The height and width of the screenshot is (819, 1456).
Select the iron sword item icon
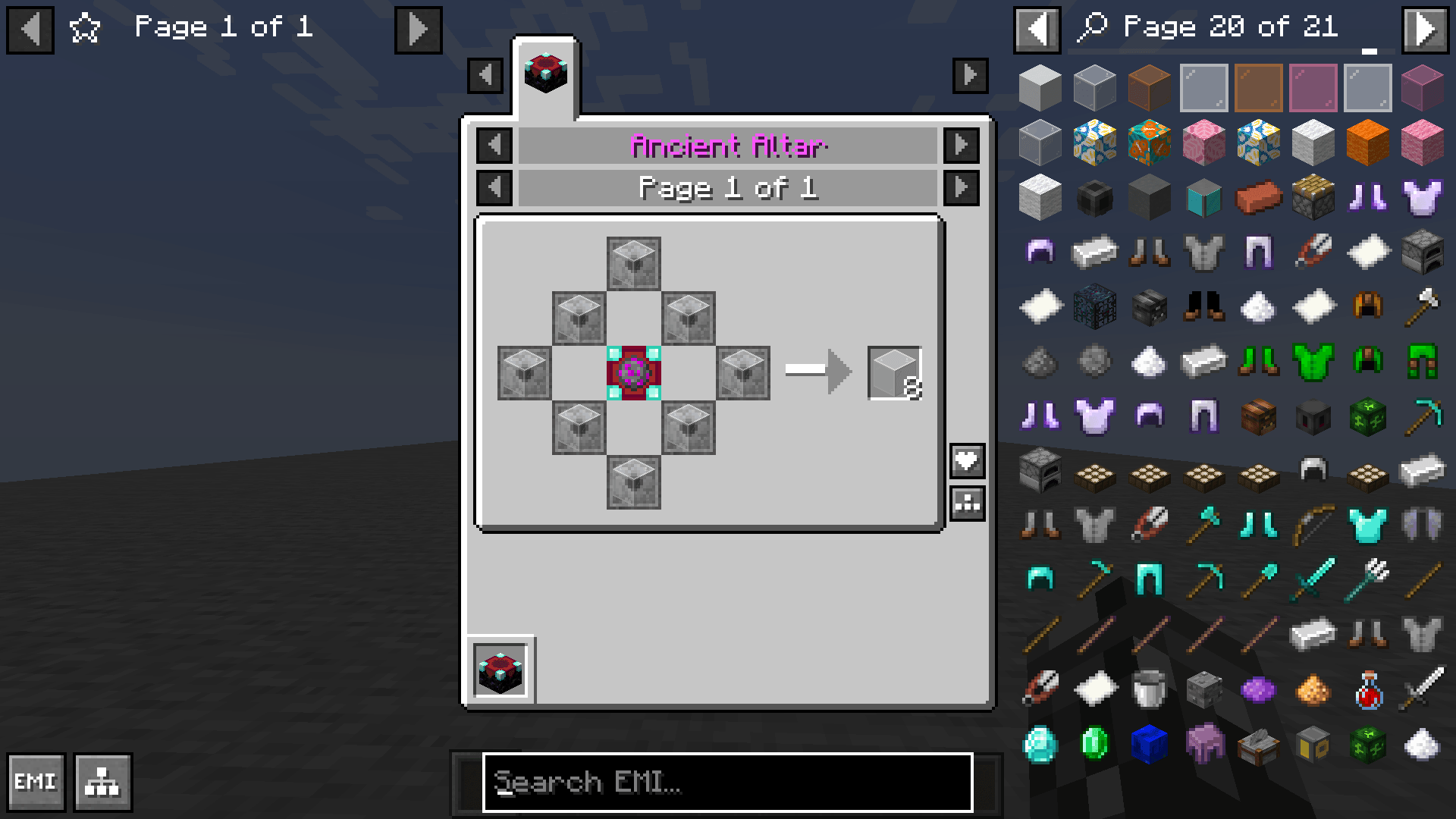tap(1423, 692)
